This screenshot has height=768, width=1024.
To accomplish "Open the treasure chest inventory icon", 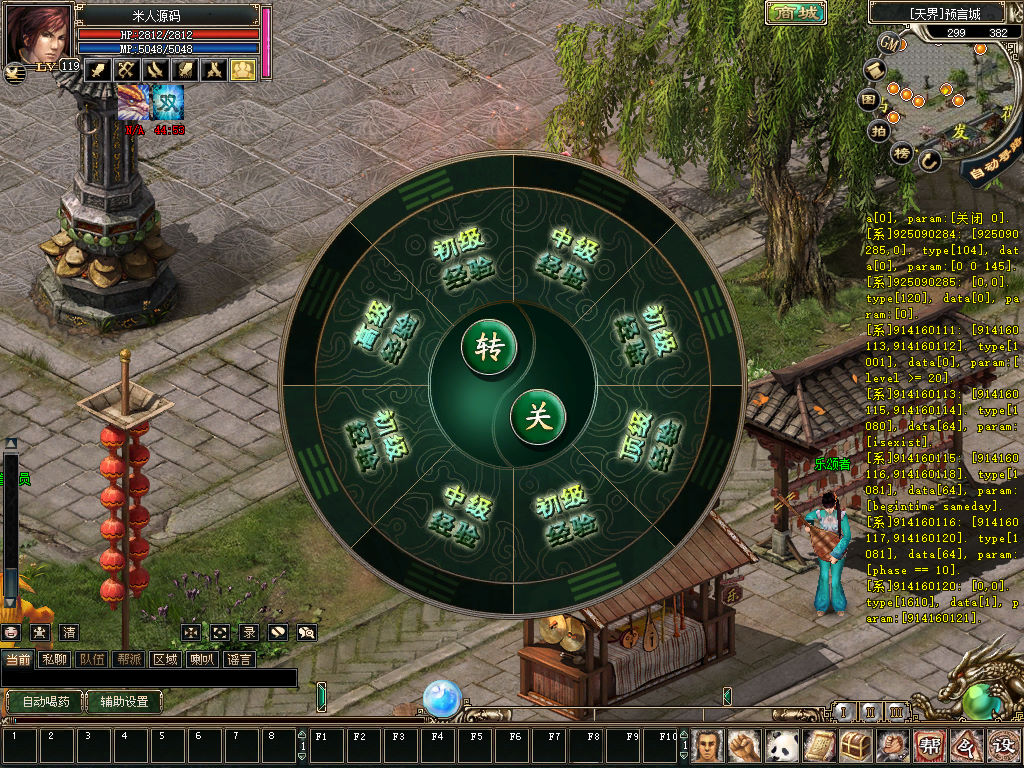I will [x=855, y=745].
